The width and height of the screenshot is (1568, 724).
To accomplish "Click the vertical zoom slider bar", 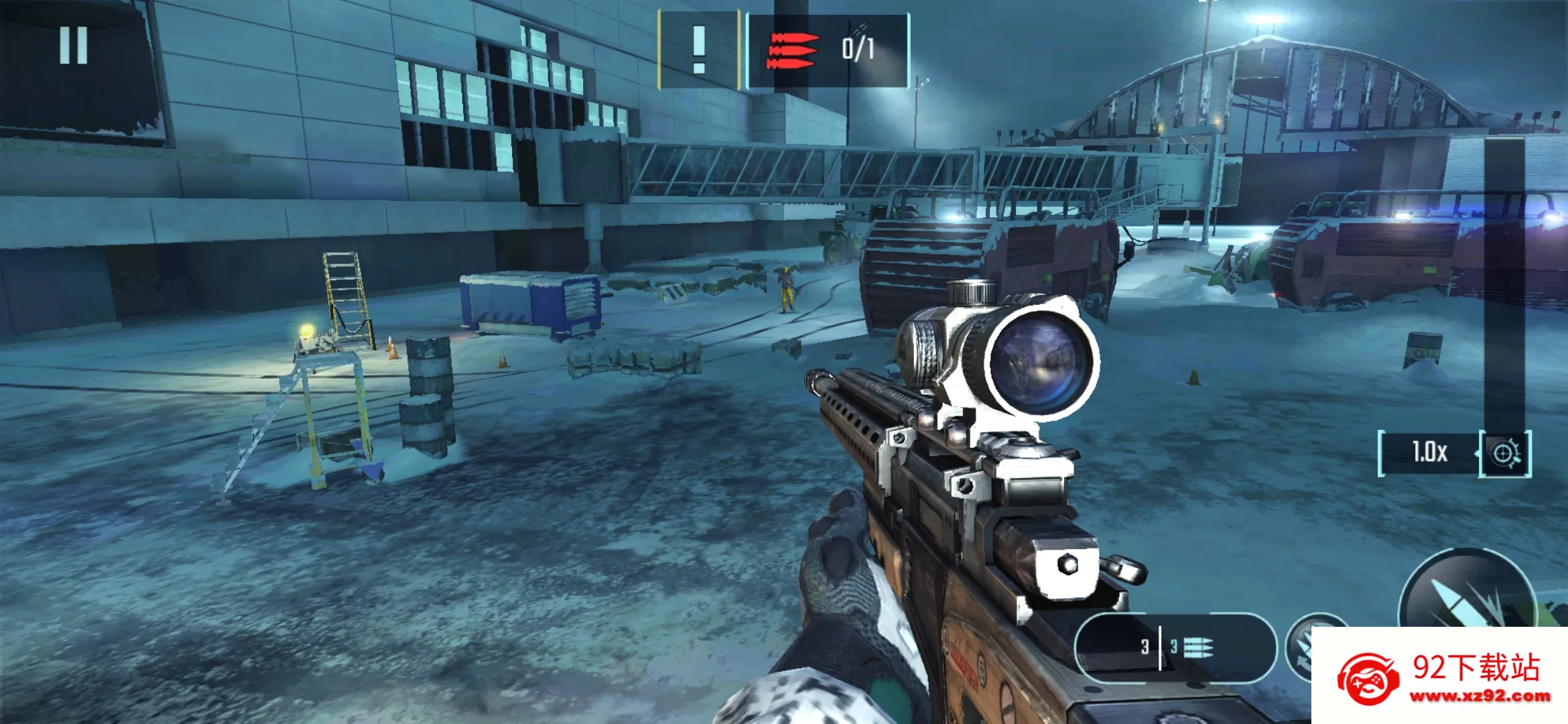I will pos(1504,282).
